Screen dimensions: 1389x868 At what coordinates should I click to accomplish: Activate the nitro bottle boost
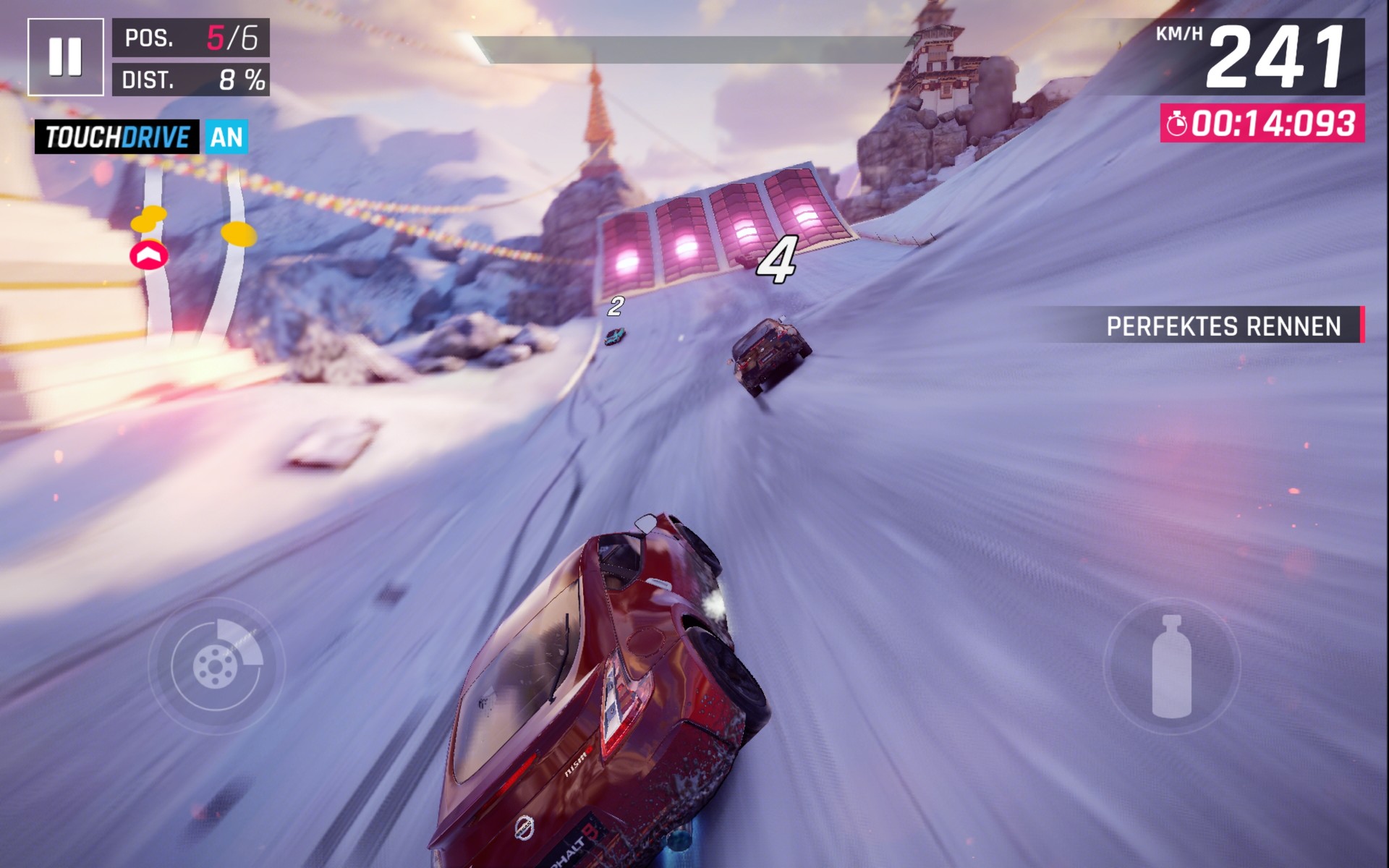[1171, 666]
